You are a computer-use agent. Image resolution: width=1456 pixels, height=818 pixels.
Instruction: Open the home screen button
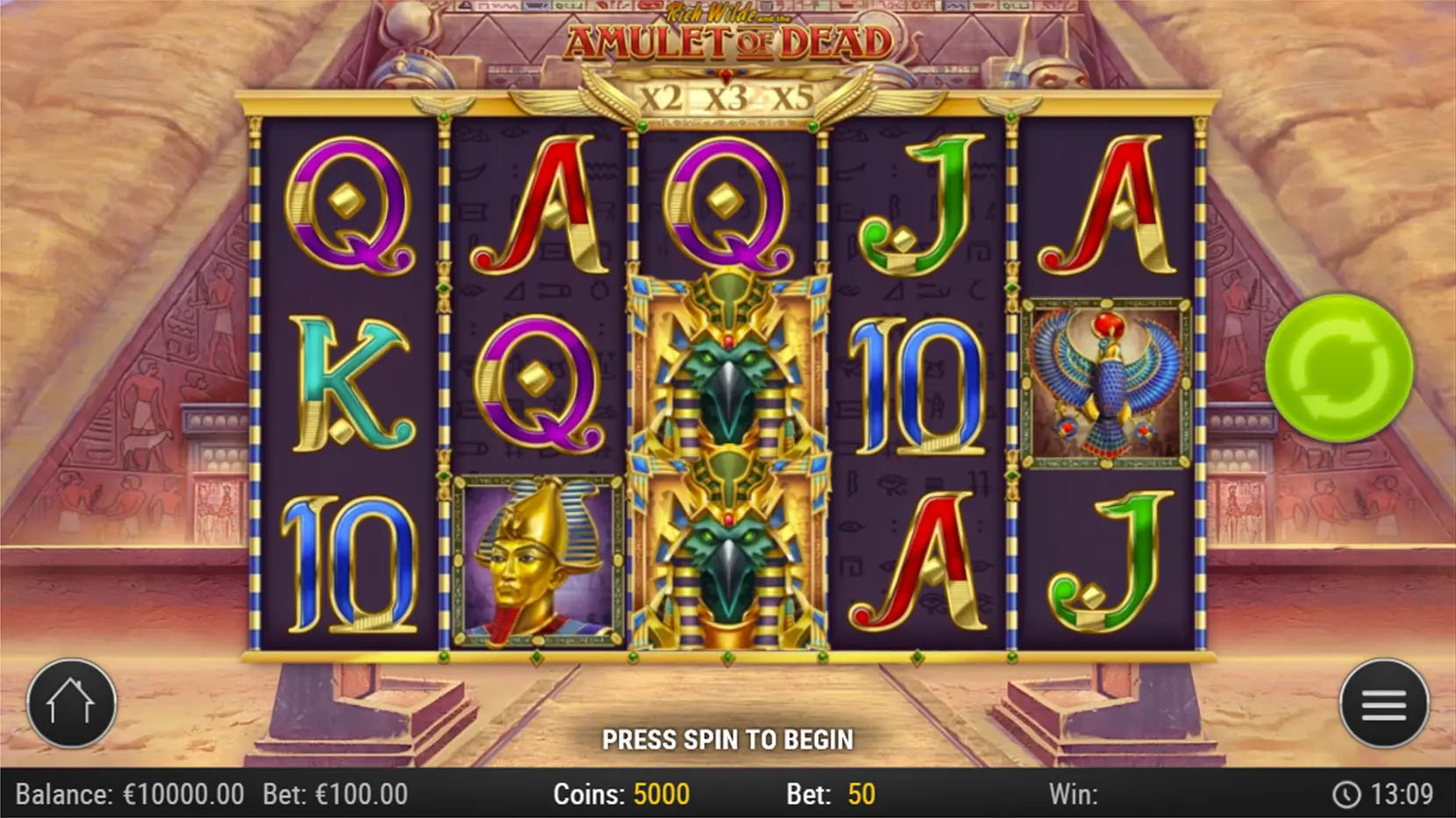70,703
